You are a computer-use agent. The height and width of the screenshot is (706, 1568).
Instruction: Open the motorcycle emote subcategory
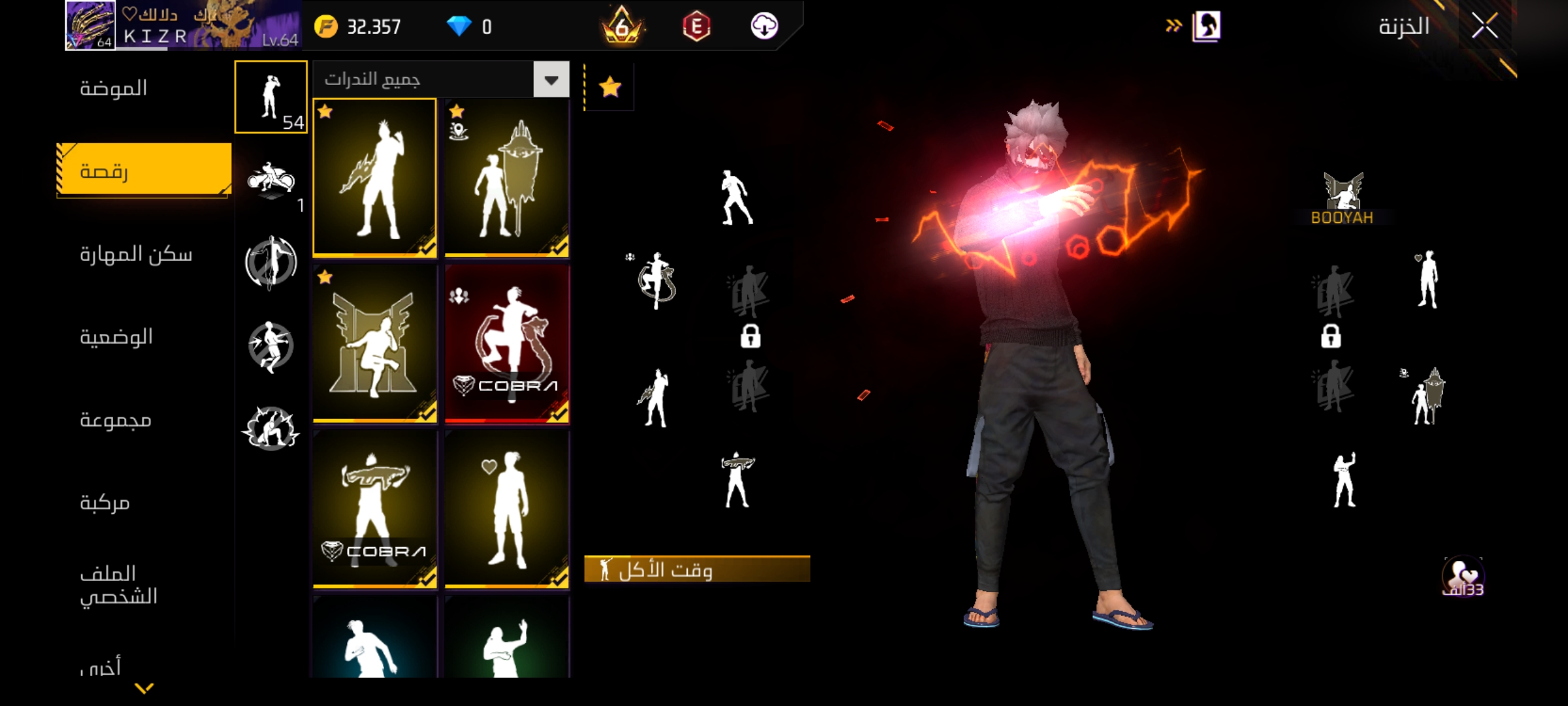point(270,180)
